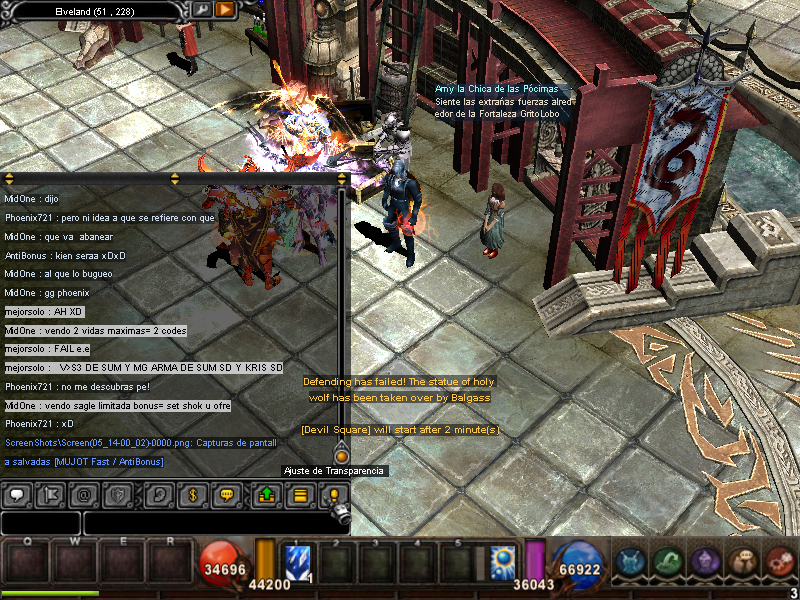Open the purple helmet menu icon

pyautogui.click(x=706, y=562)
